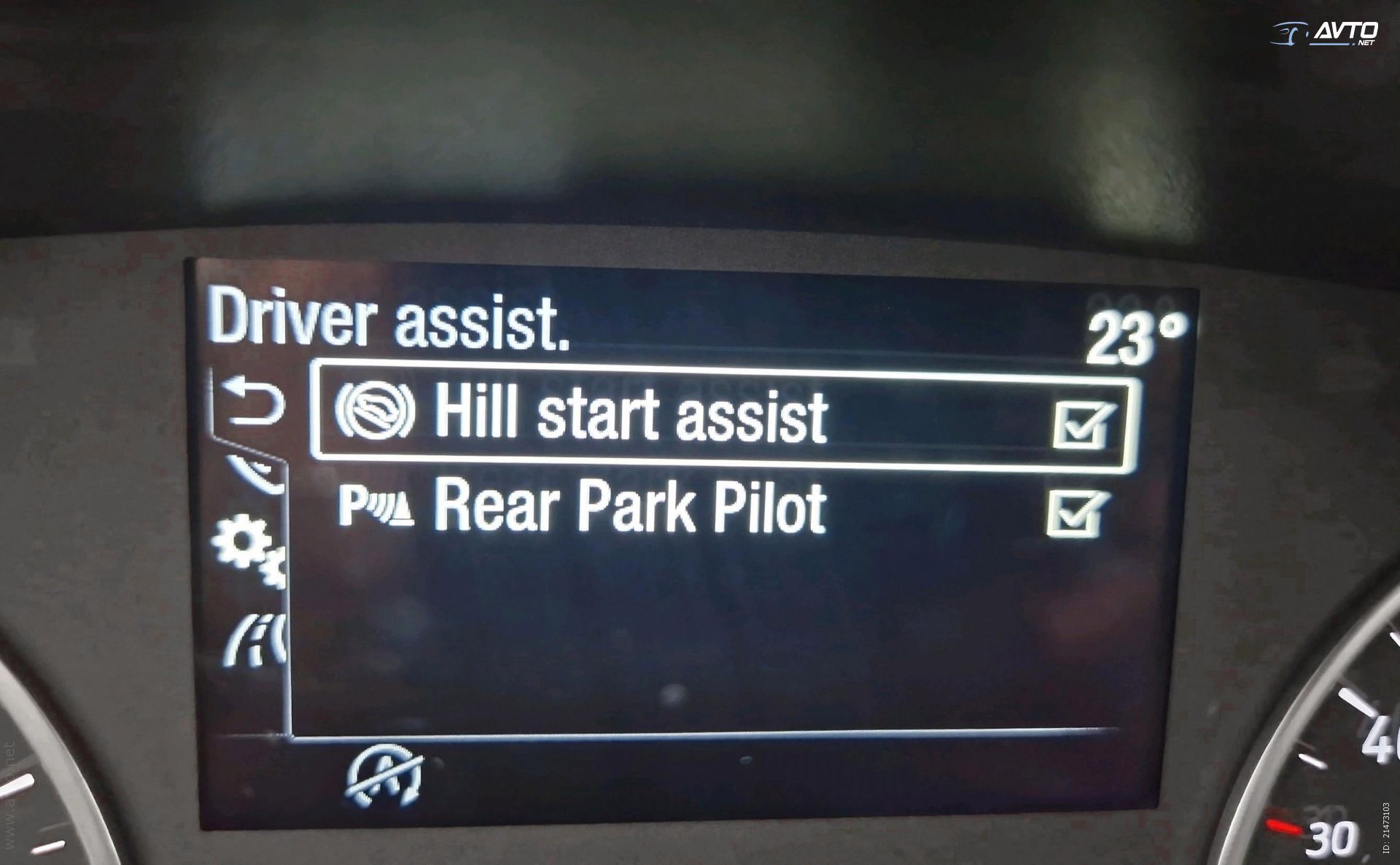The width and height of the screenshot is (1400, 865).
Task: Toggle the Rear Park Pilot checkbox
Action: pyautogui.click(x=1076, y=513)
